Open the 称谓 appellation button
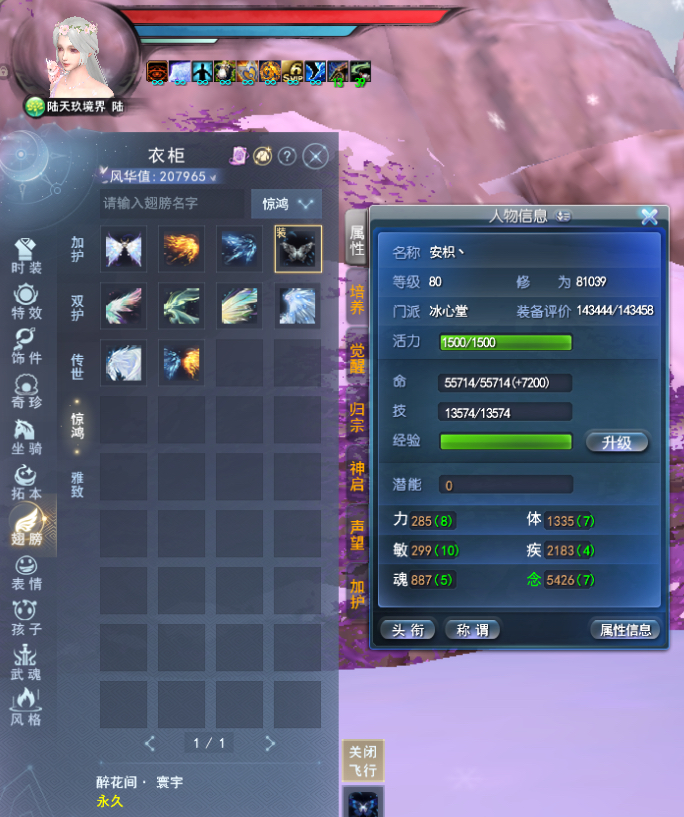 pyautogui.click(x=472, y=629)
